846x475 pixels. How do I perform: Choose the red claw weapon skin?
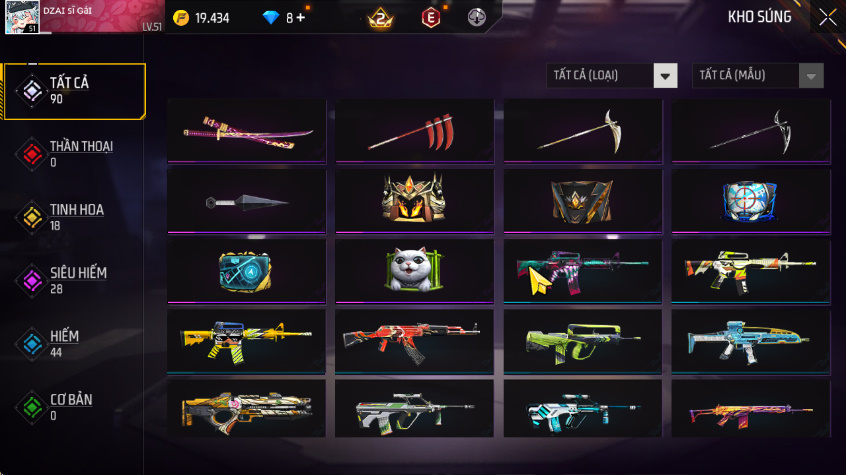414,131
